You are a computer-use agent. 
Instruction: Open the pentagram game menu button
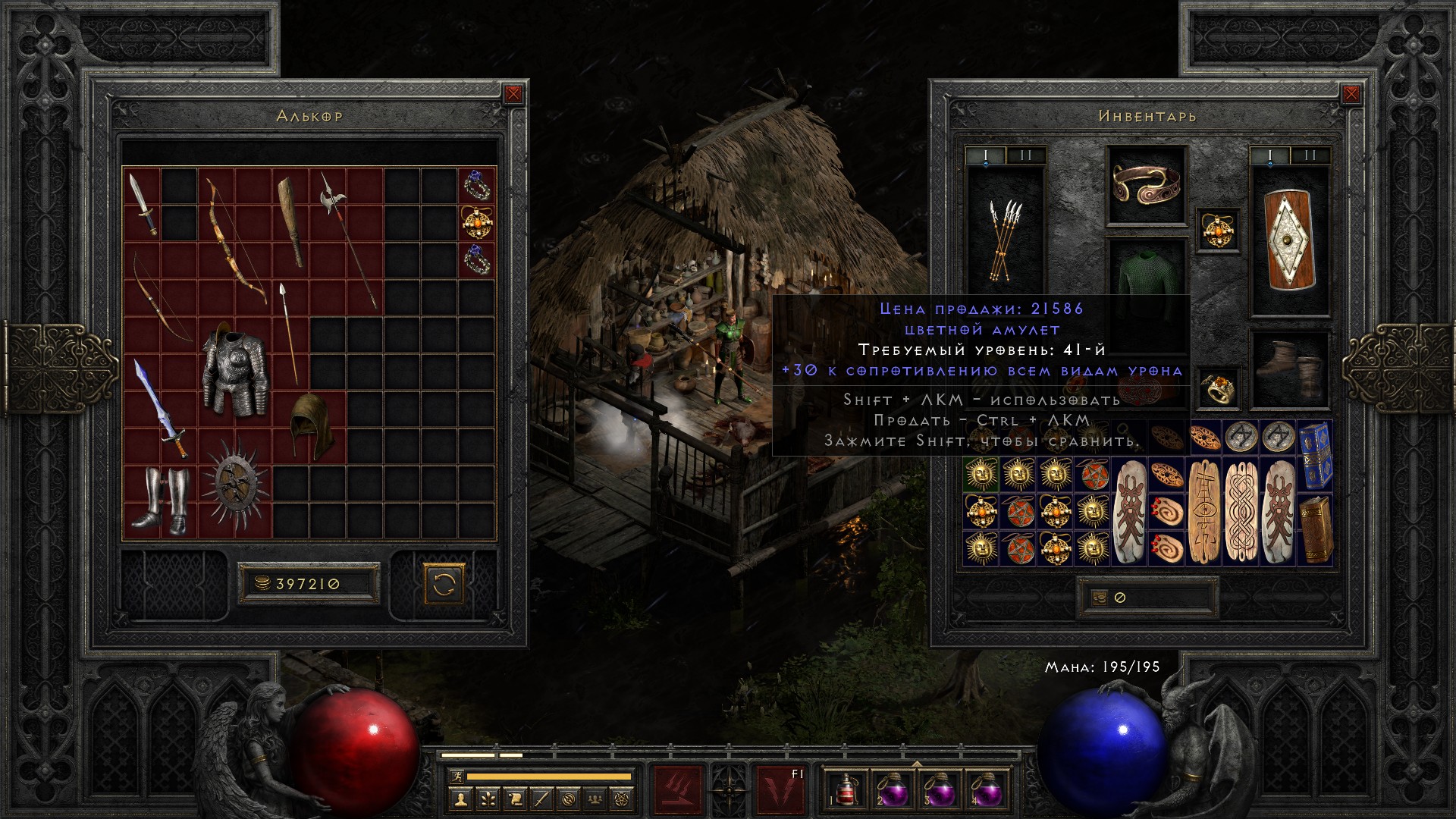point(625,799)
